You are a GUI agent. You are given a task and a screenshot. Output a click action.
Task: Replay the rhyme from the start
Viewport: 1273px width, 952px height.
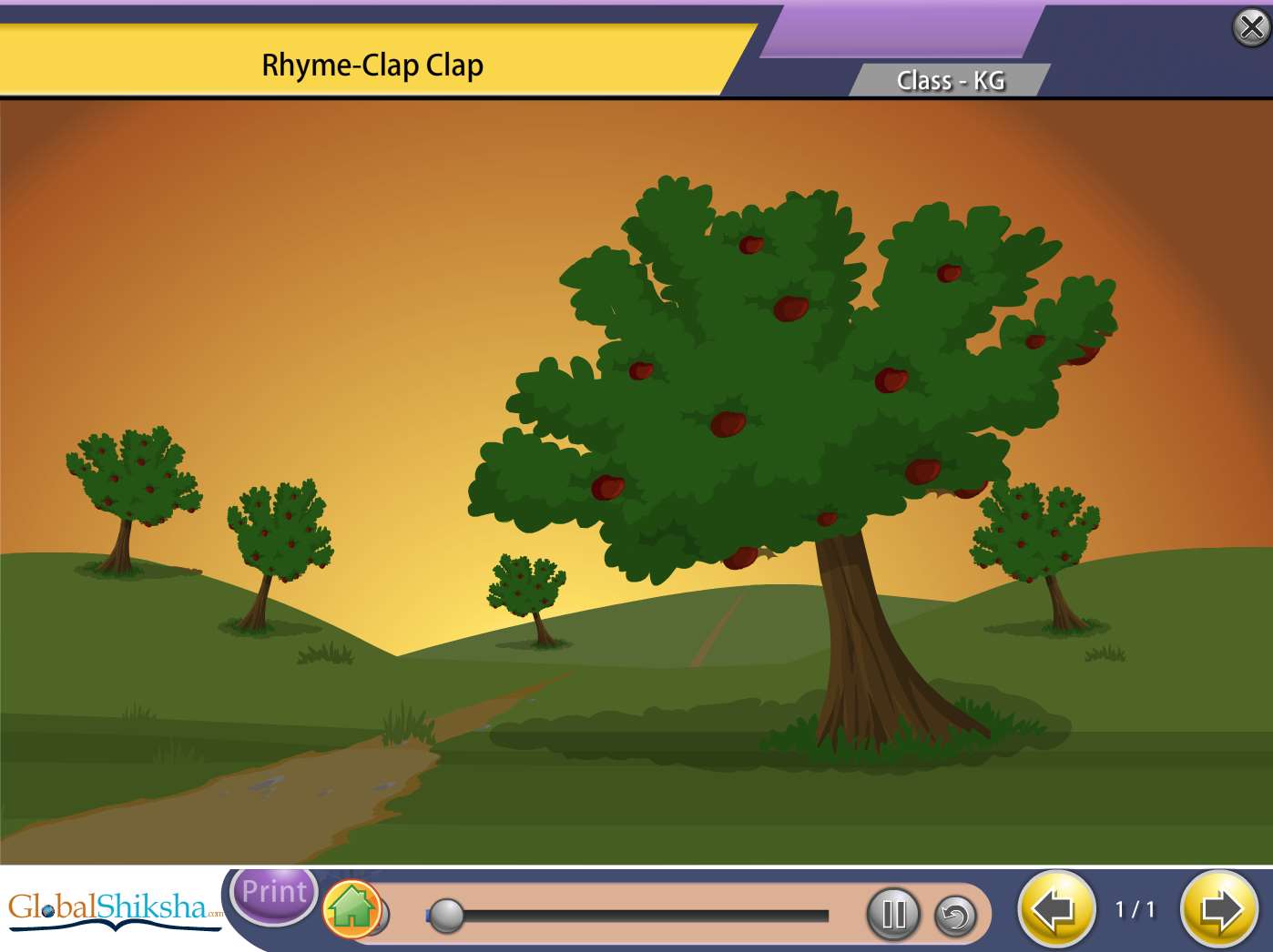click(955, 916)
